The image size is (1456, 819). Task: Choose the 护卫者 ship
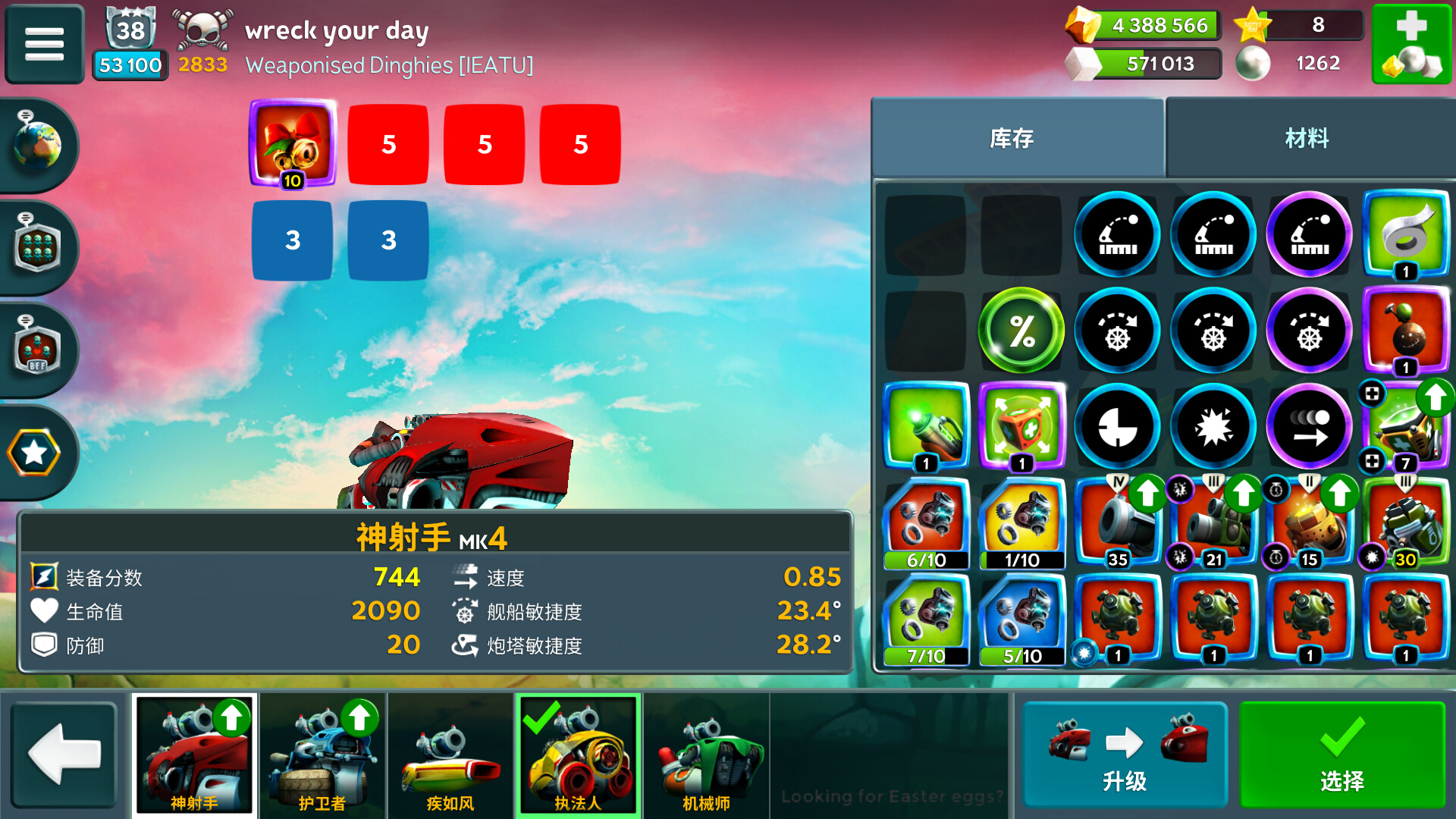[322, 755]
